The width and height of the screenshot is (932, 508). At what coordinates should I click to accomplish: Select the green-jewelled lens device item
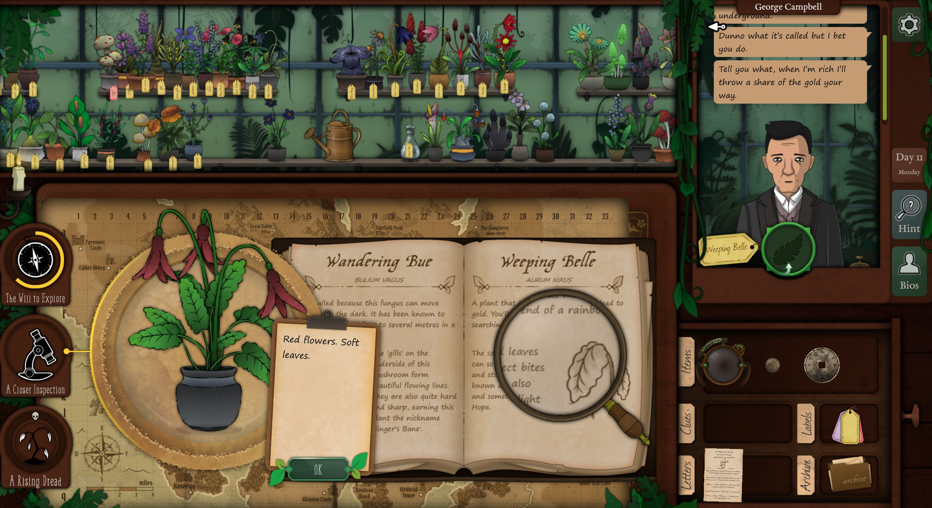pos(722,363)
